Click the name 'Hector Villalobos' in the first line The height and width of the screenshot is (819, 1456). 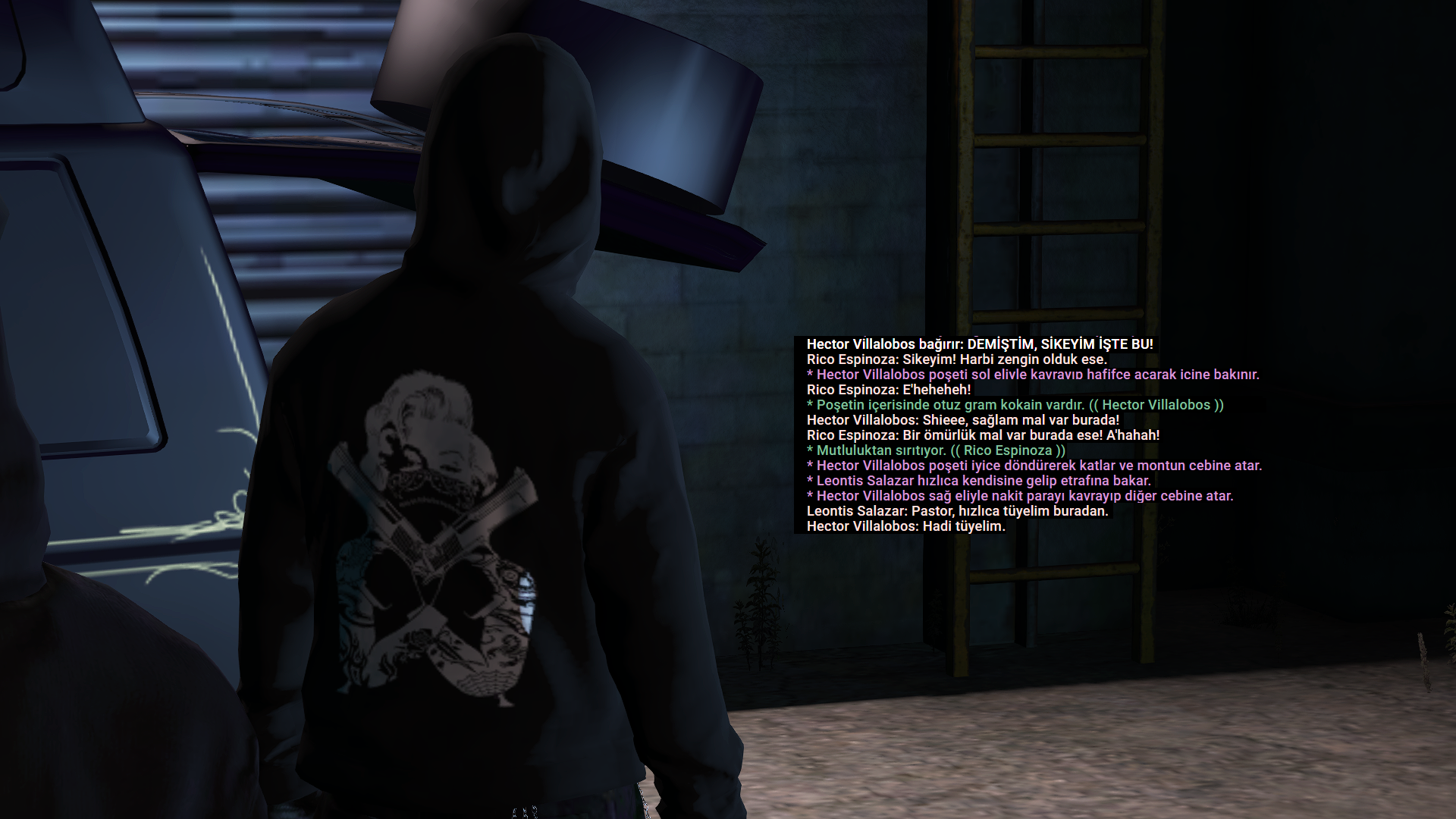861,344
